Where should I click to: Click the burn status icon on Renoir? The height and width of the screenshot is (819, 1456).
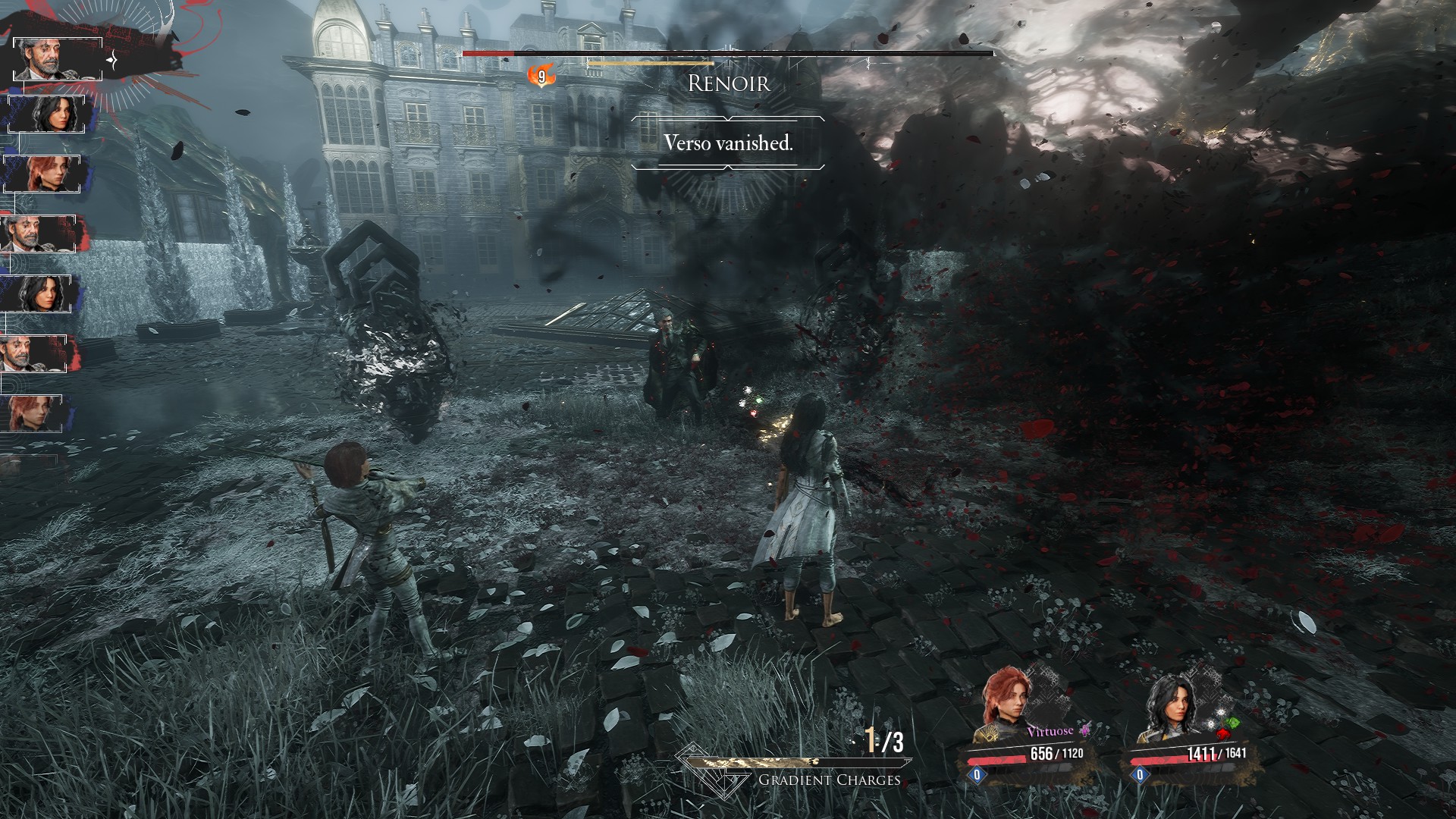[541, 76]
